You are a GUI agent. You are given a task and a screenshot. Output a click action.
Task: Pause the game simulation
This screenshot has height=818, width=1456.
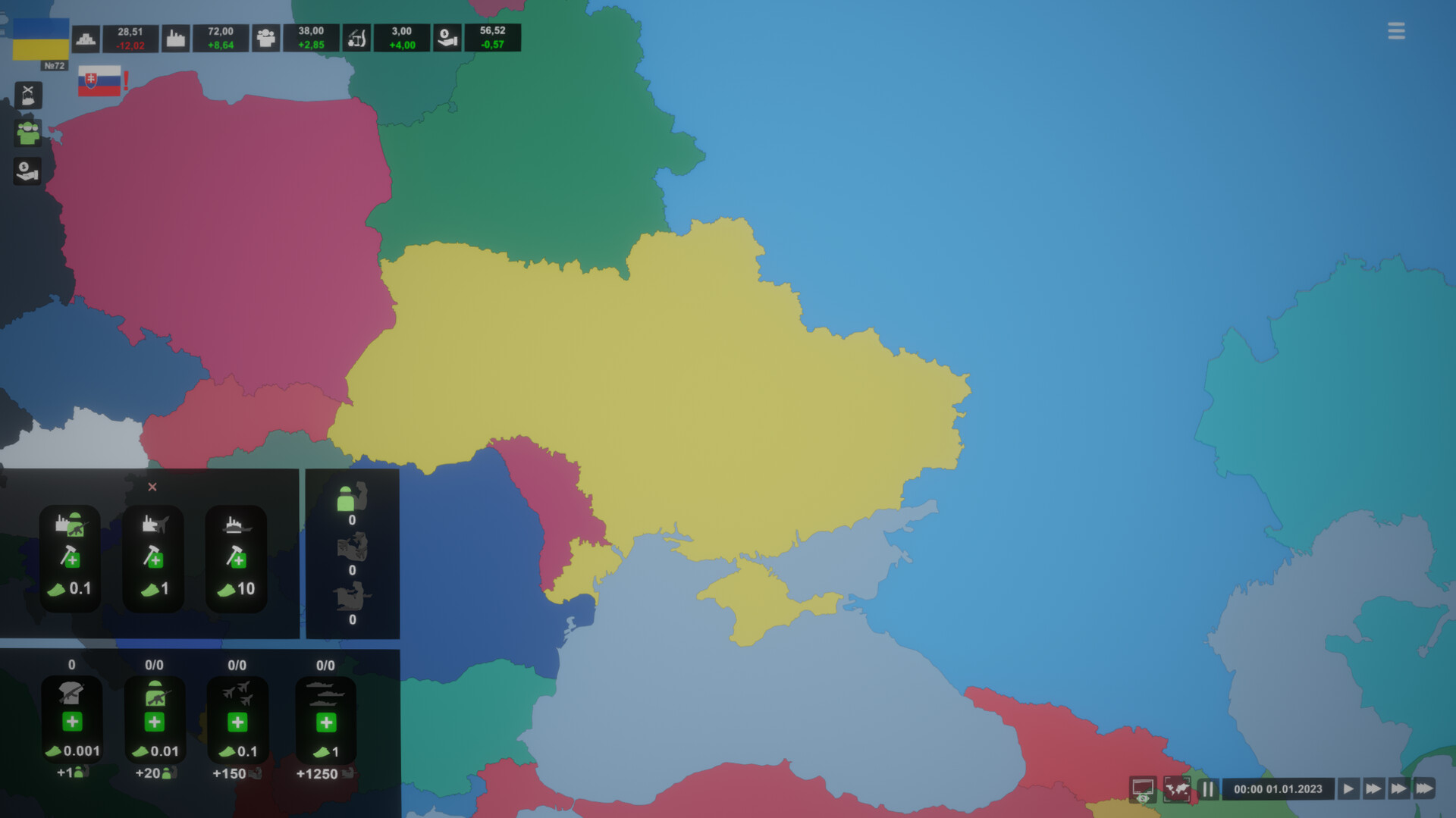tap(1209, 788)
